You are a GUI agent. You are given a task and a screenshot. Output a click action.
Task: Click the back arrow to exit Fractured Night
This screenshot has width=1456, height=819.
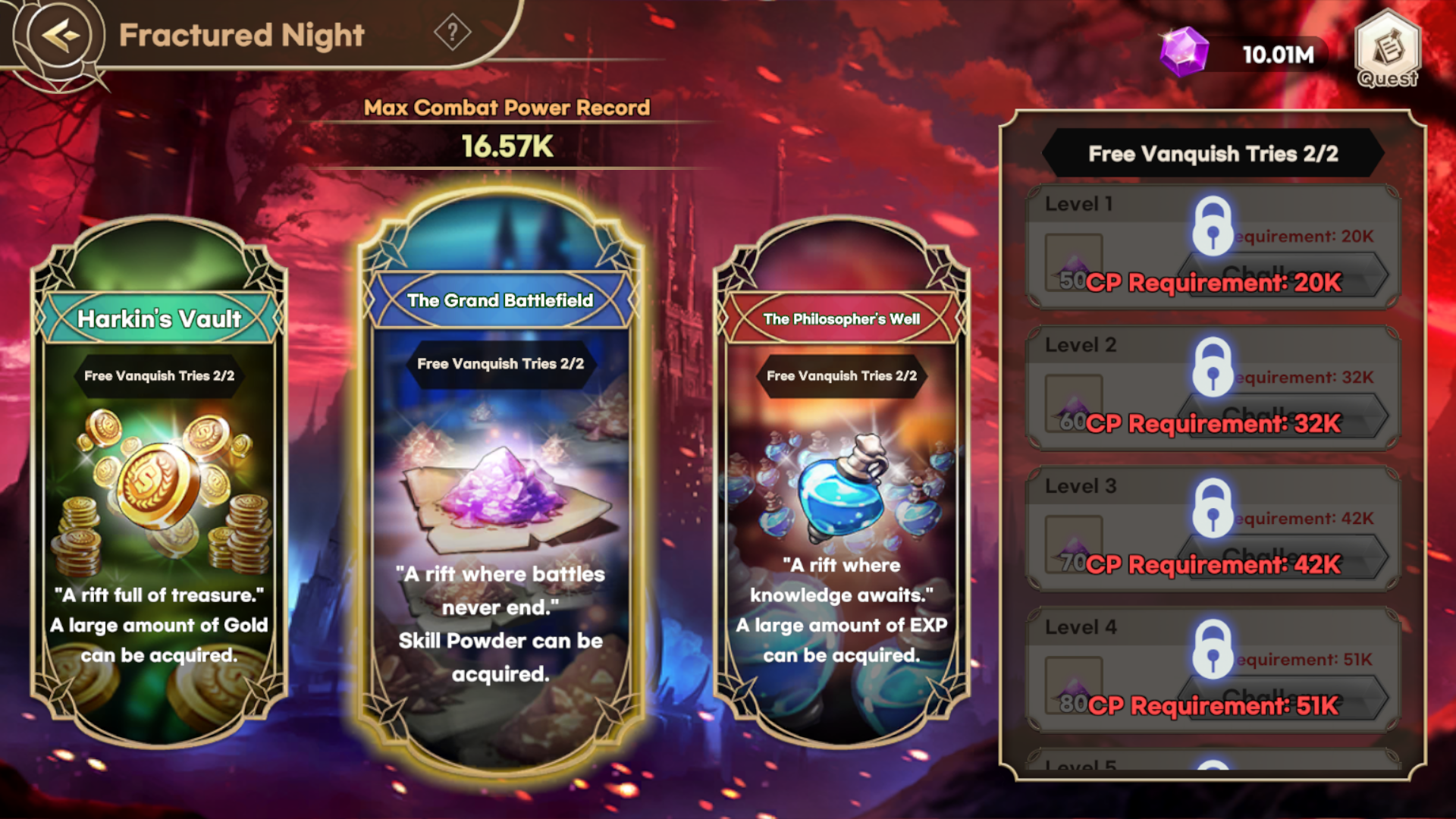pos(61,34)
